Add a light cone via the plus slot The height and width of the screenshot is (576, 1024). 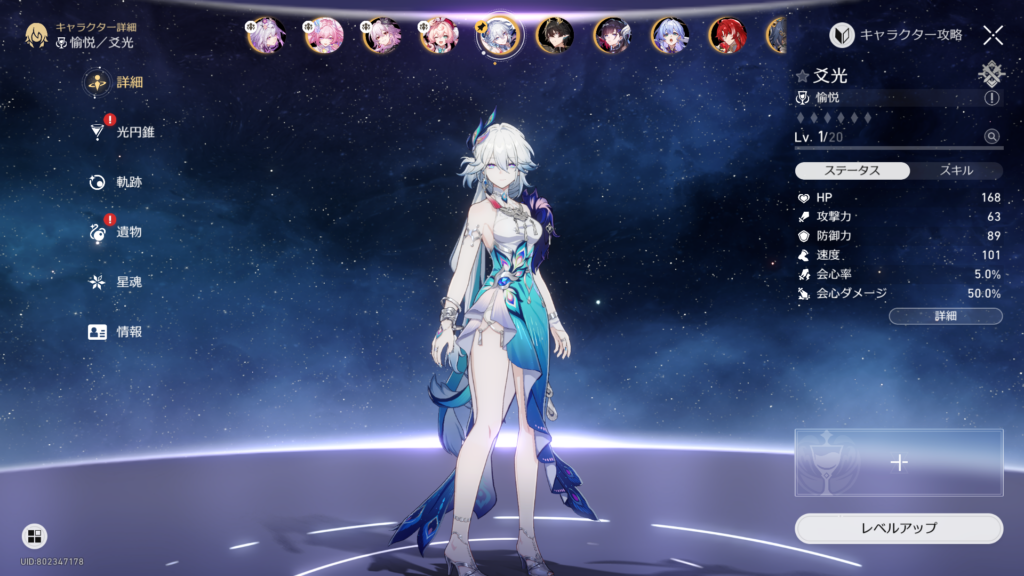[x=898, y=462]
